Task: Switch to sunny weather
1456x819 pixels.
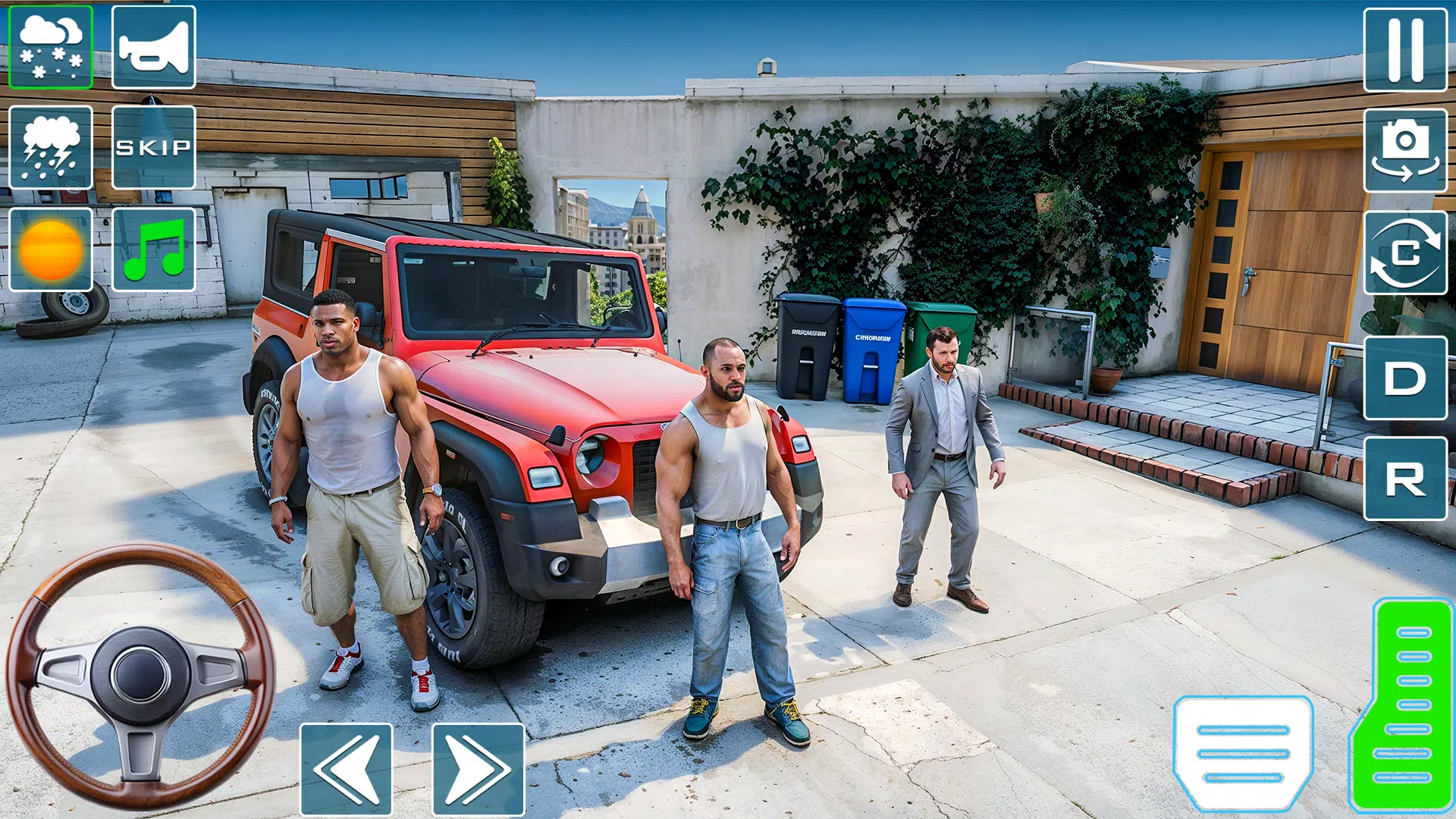Action: click(50, 250)
